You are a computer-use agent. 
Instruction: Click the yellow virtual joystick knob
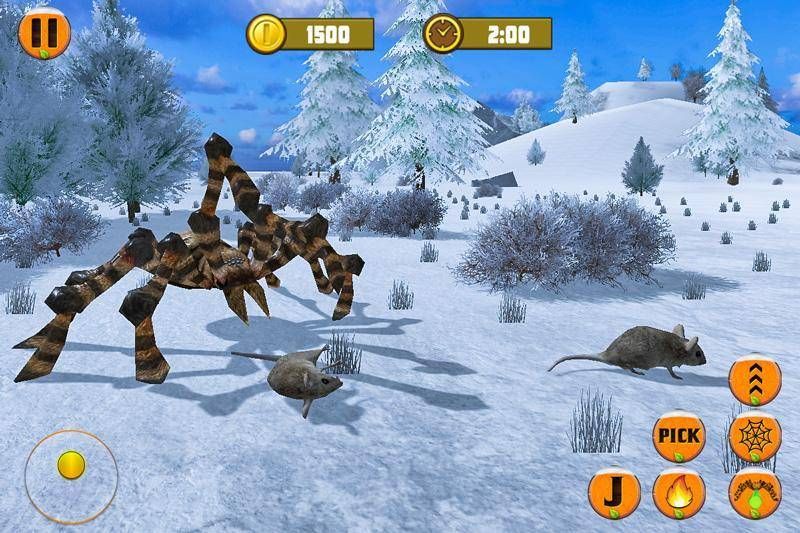click(70, 465)
